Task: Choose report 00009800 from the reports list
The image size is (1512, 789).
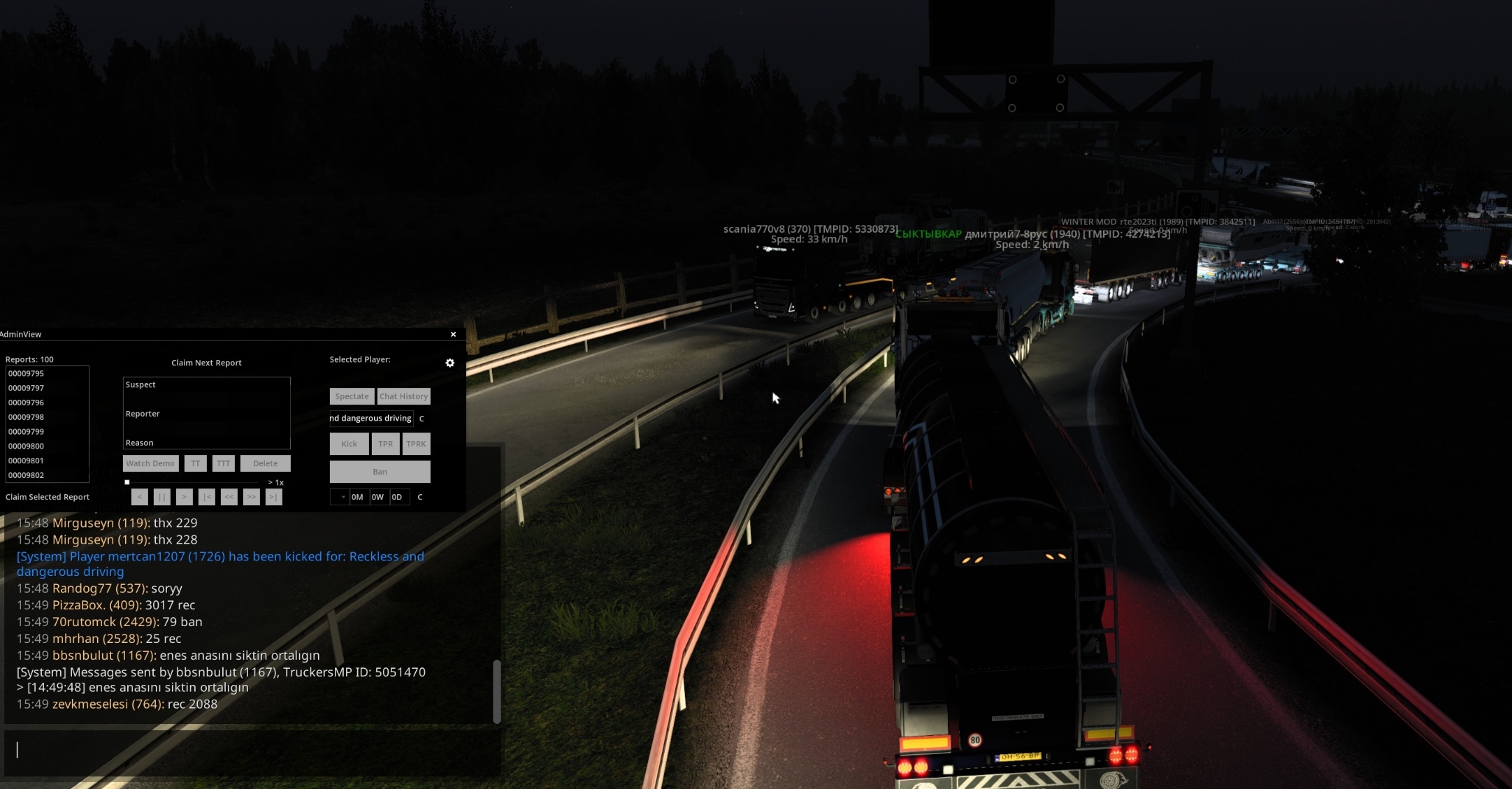Action: 27,446
